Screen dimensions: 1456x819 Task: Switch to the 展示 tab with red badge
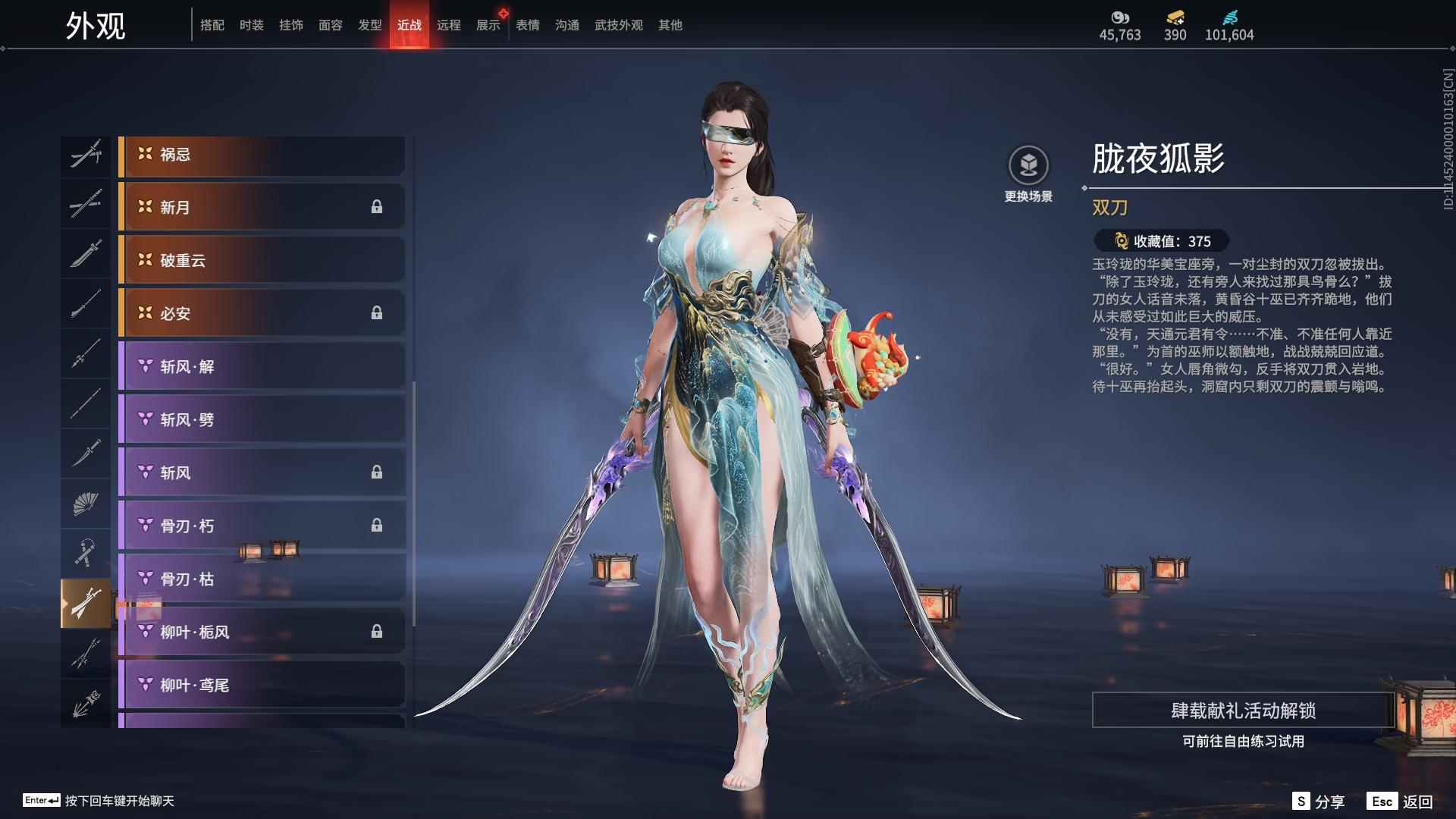[488, 24]
